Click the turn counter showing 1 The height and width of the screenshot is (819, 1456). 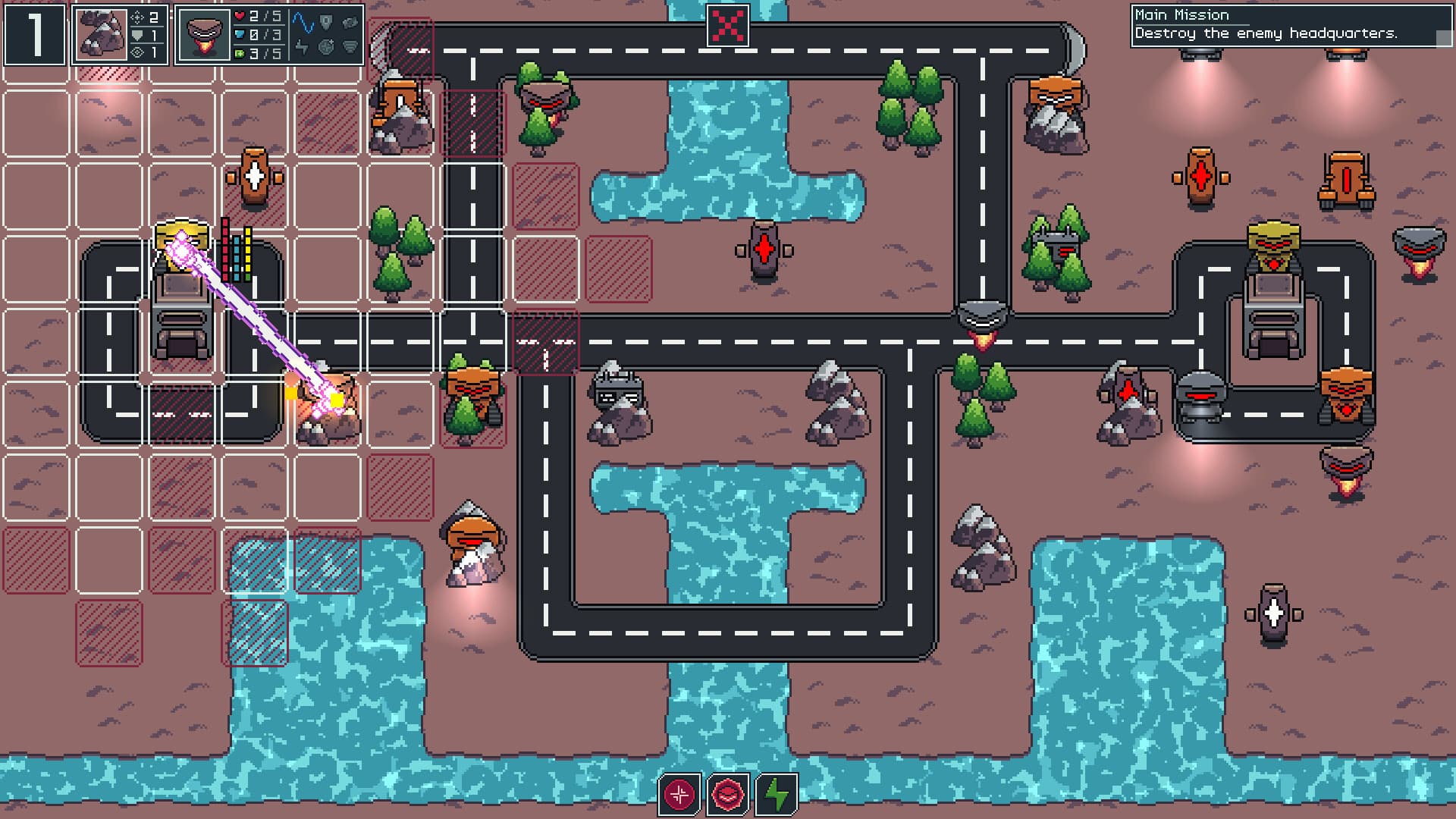35,35
